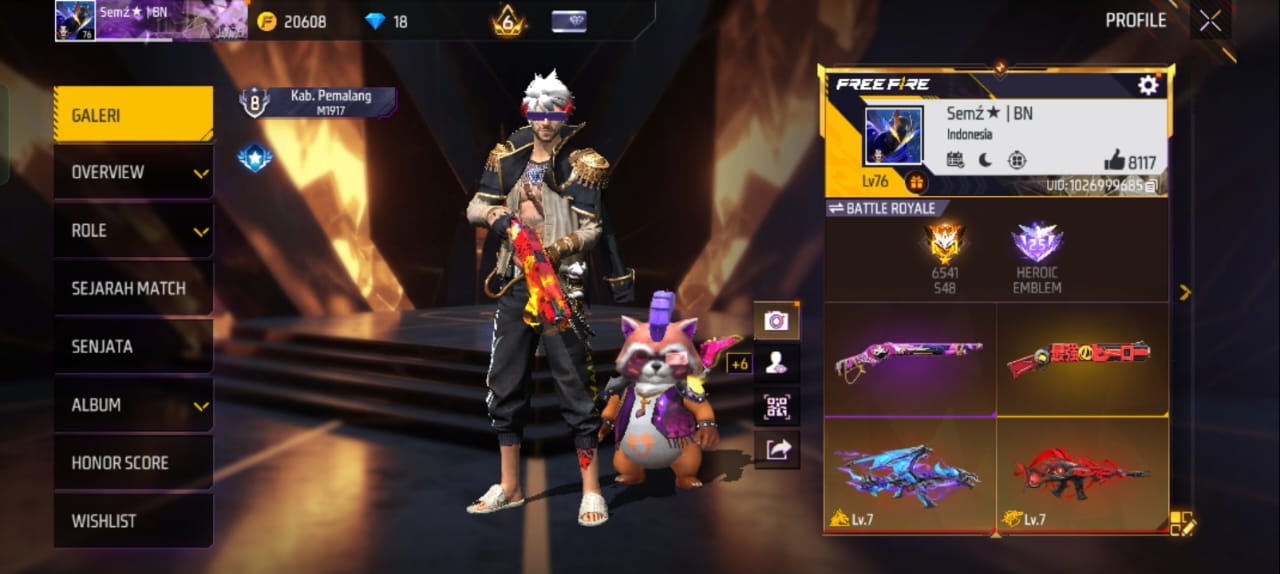
Task: View the Honor Score page
Action: pyautogui.click(x=133, y=463)
